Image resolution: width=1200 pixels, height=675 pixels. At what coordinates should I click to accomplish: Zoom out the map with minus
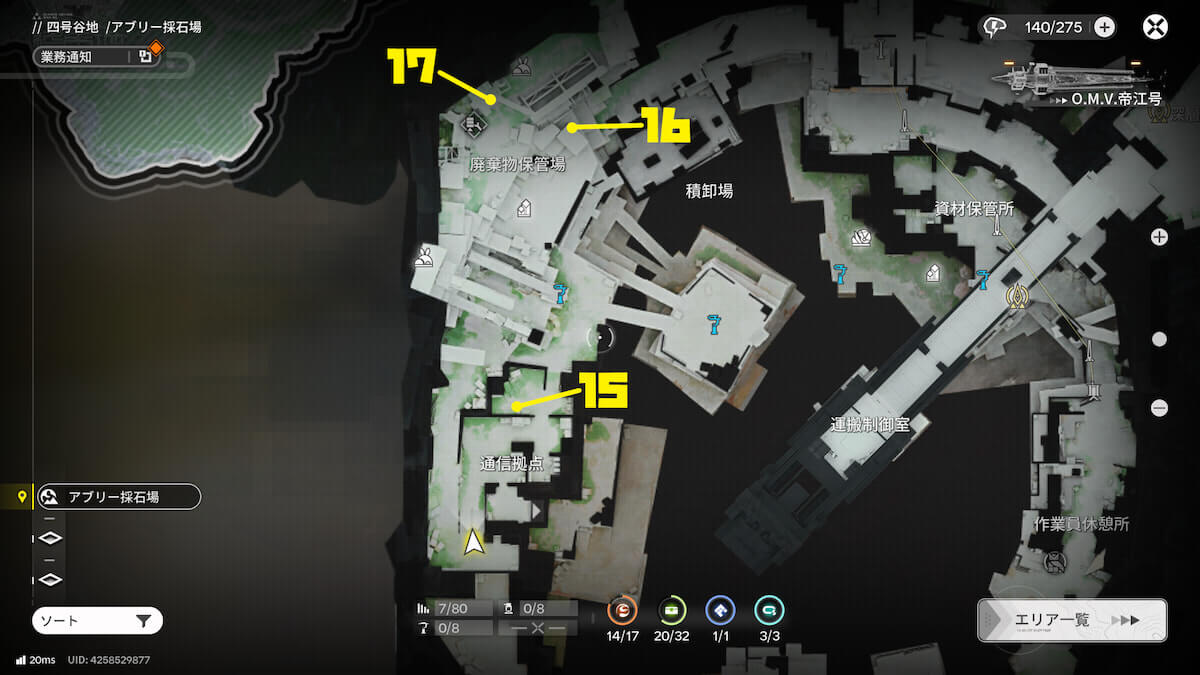pyautogui.click(x=1159, y=408)
